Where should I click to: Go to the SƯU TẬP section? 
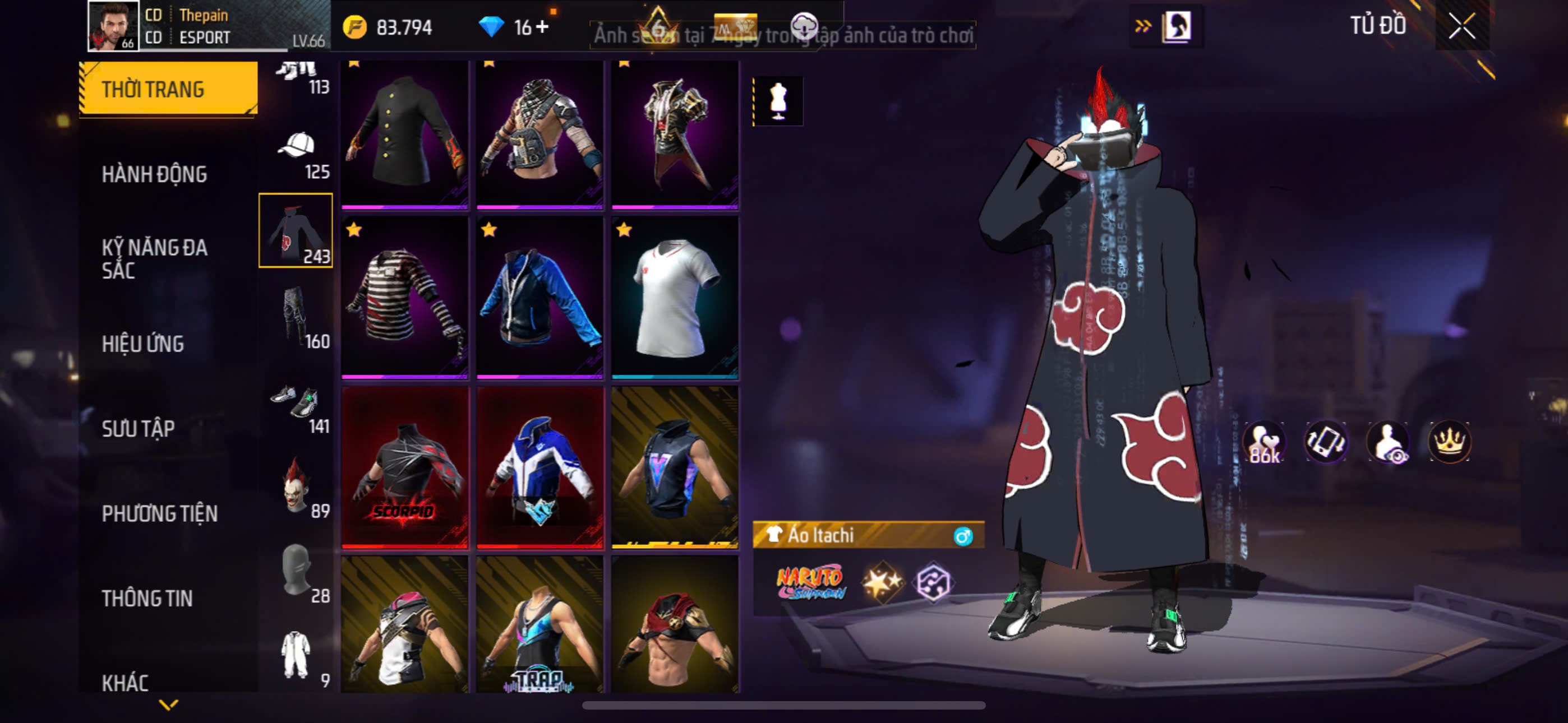(x=138, y=428)
